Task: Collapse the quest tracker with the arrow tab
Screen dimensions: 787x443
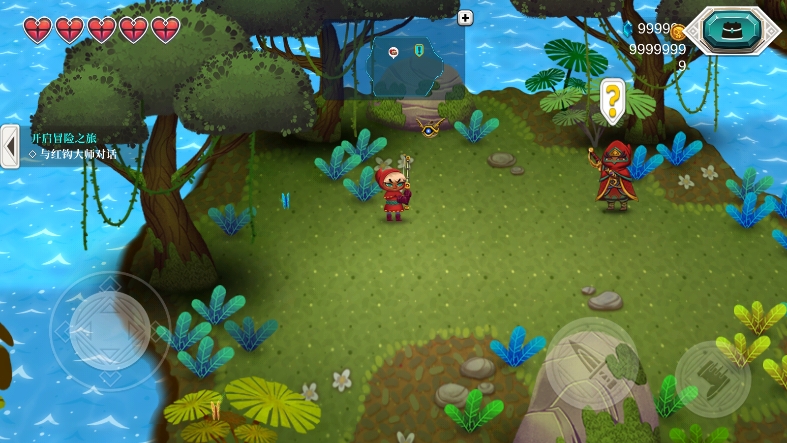Action: point(10,146)
